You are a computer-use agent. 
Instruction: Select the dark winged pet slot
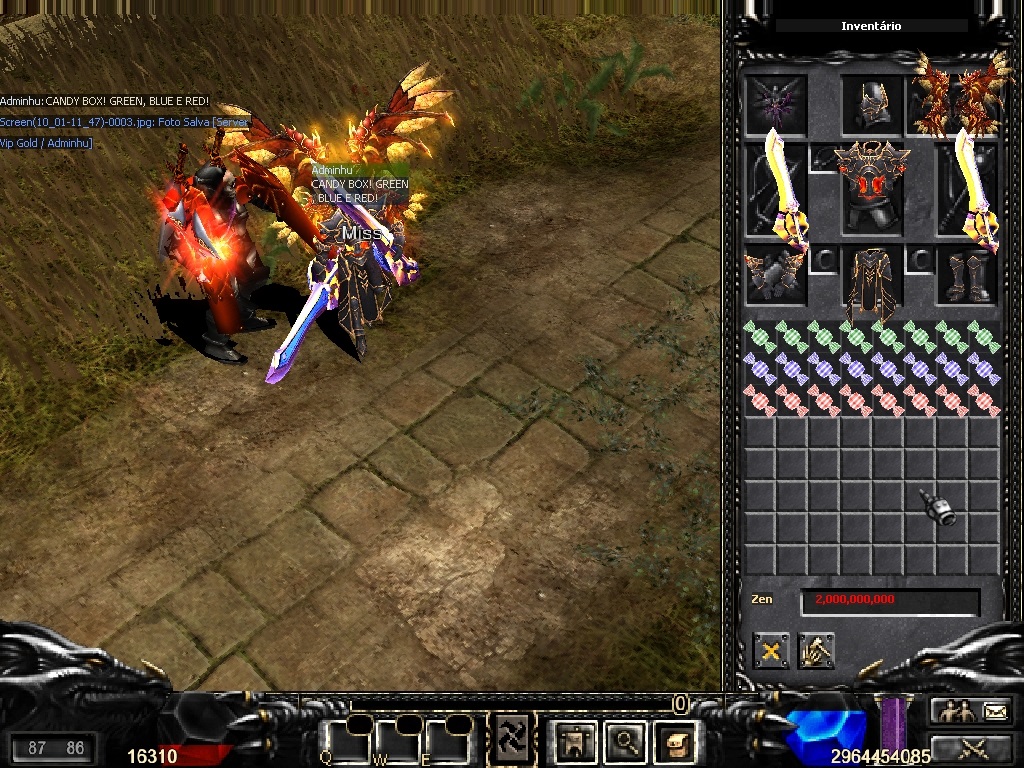775,104
